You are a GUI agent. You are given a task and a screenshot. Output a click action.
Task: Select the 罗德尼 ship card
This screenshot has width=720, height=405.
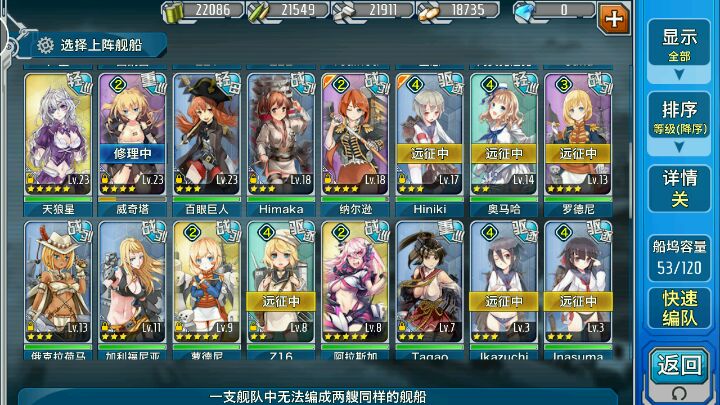click(x=577, y=135)
